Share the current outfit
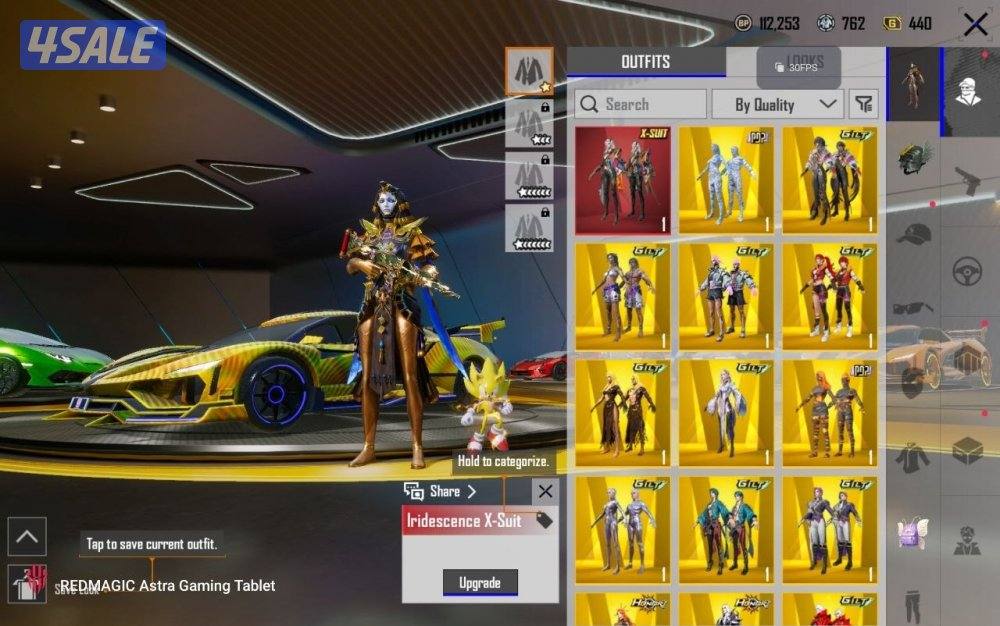The image size is (1000, 626). pos(441,491)
